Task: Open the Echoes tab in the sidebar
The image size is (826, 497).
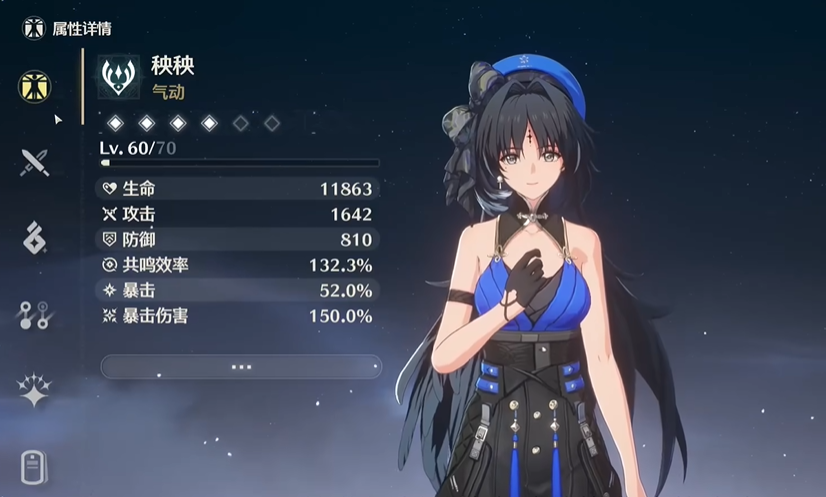Action: click(x=35, y=238)
